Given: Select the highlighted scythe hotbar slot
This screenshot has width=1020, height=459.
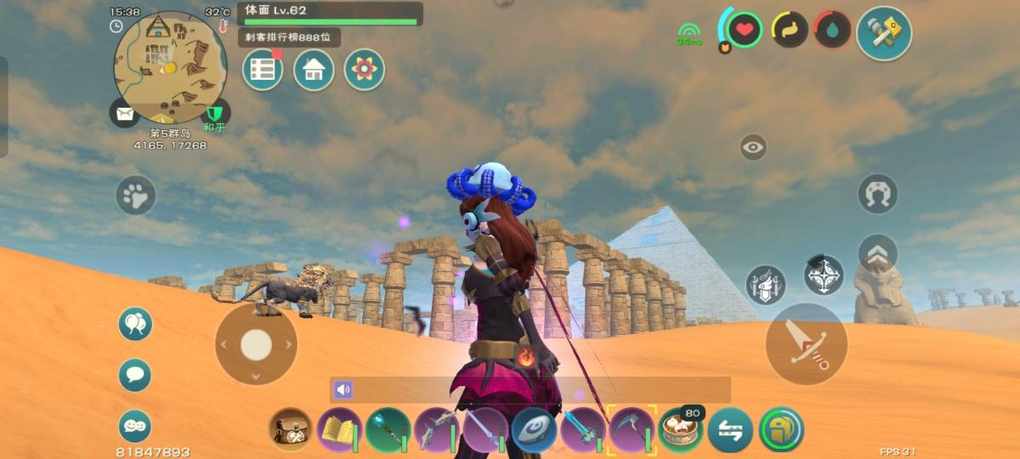Looking at the screenshot, I should coord(631,430).
